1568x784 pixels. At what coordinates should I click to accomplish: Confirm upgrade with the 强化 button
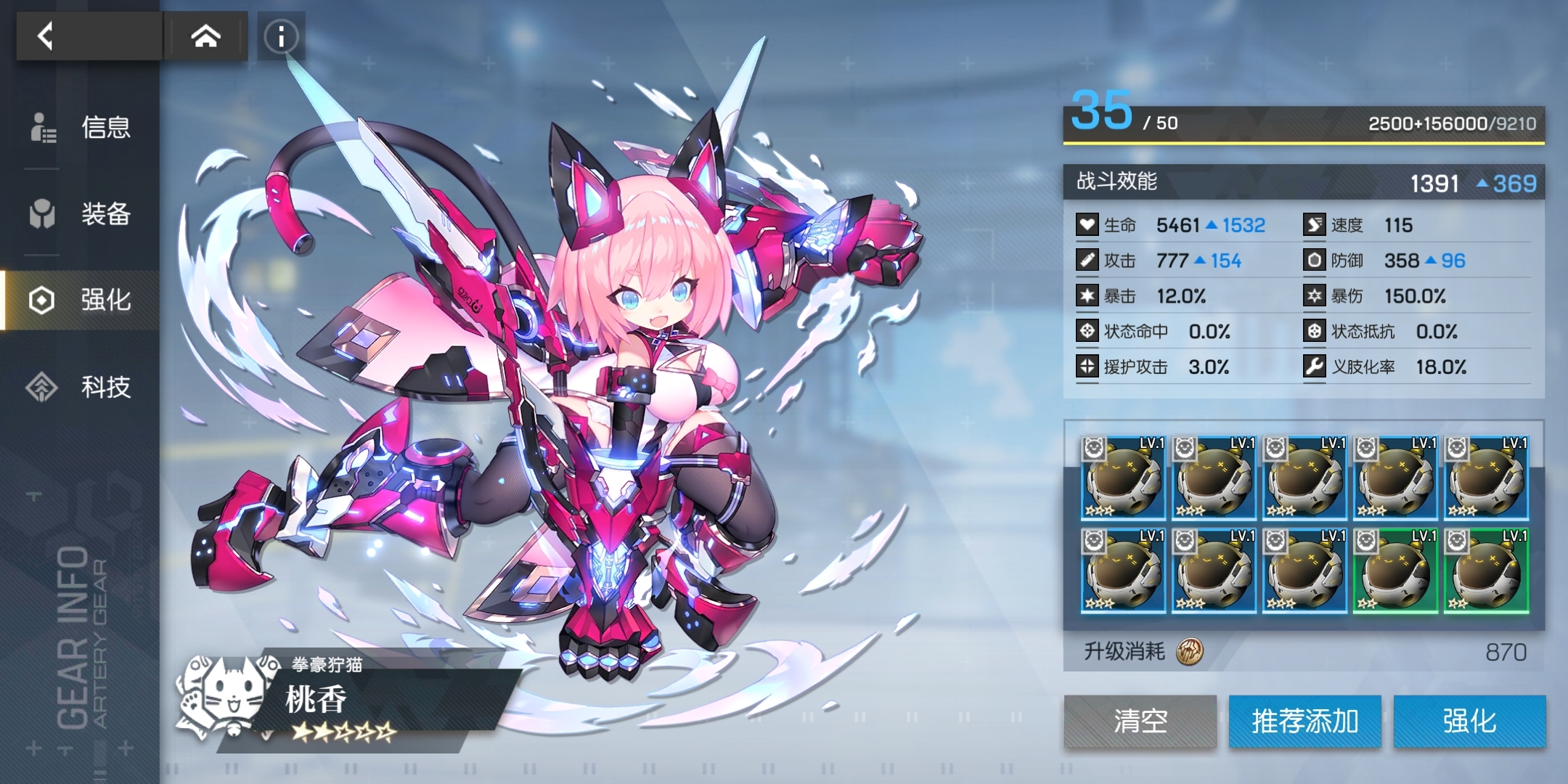(1469, 721)
